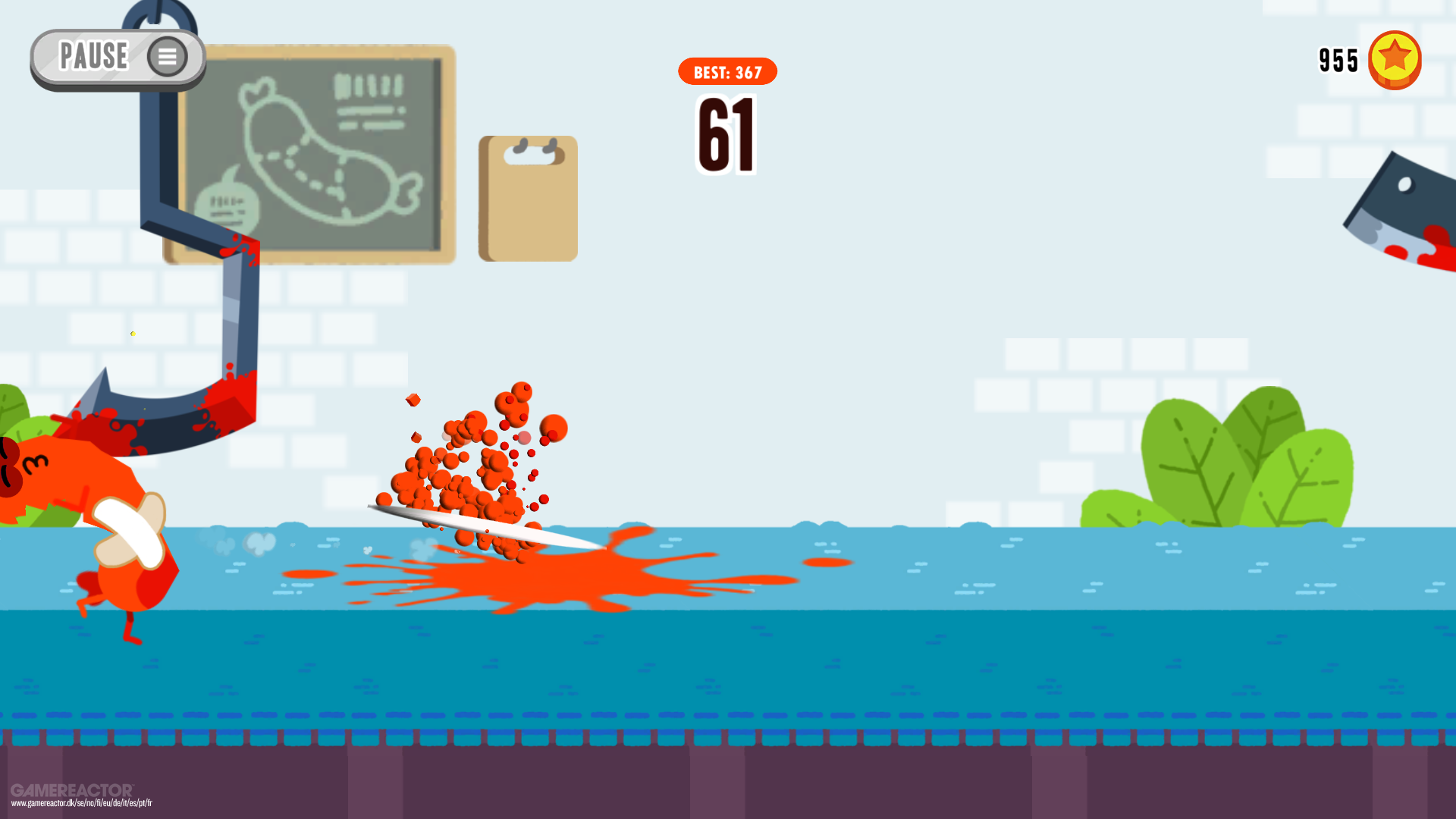Toggle the BEST: 367 score badge
The width and height of the screenshot is (1456, 819).
coord(726,72)
